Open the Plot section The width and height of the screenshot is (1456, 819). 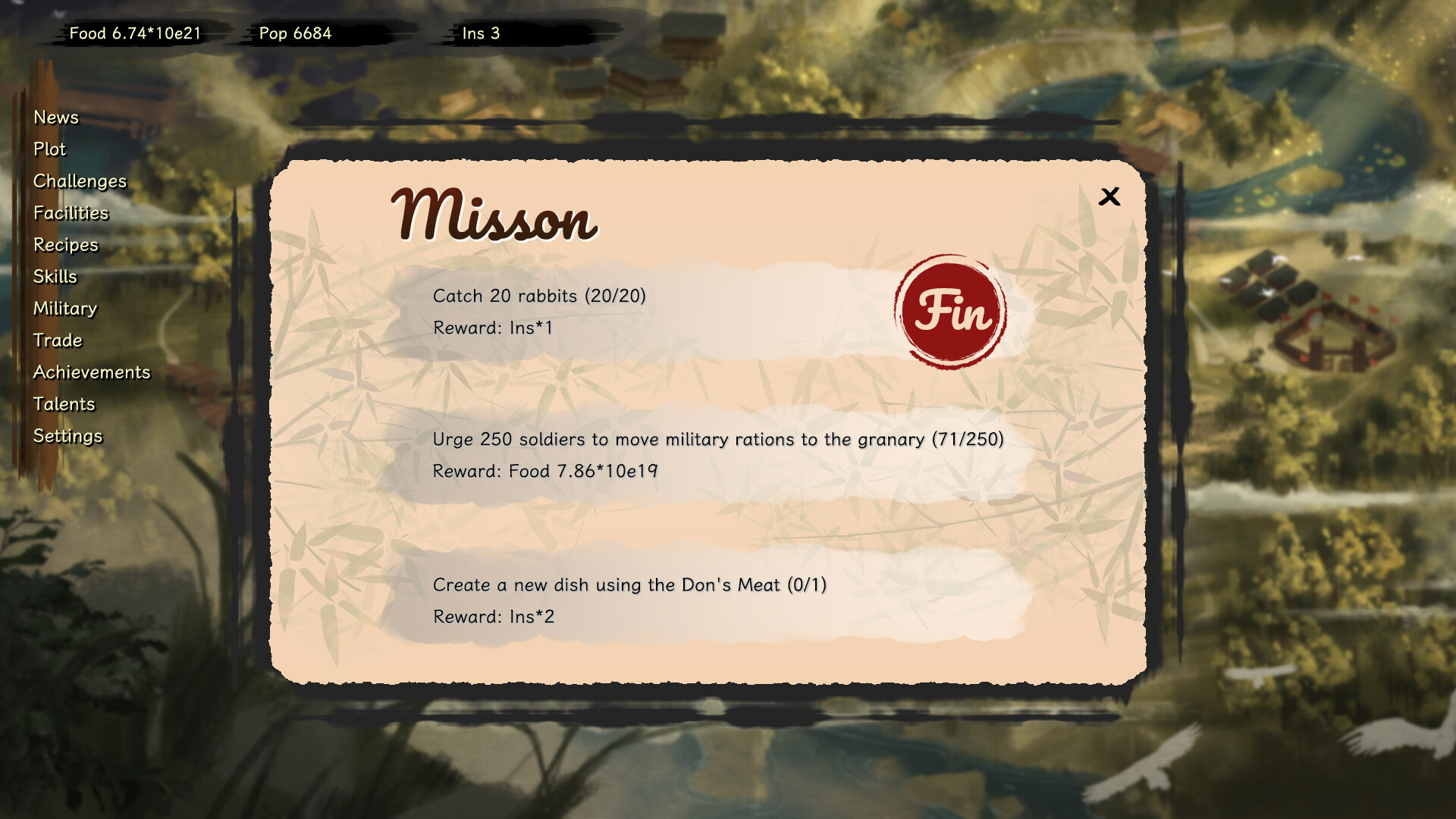49,149
